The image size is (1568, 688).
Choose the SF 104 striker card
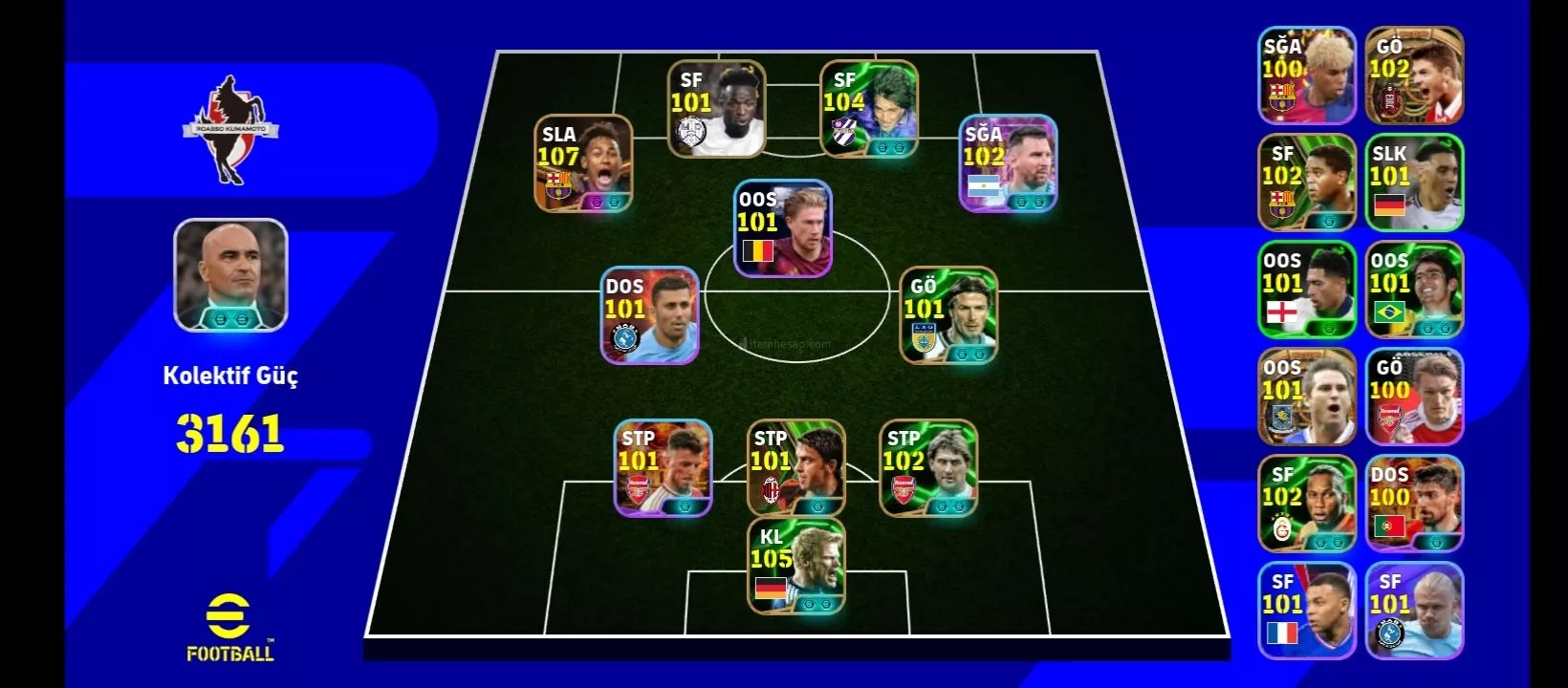[x=868, y=109]
